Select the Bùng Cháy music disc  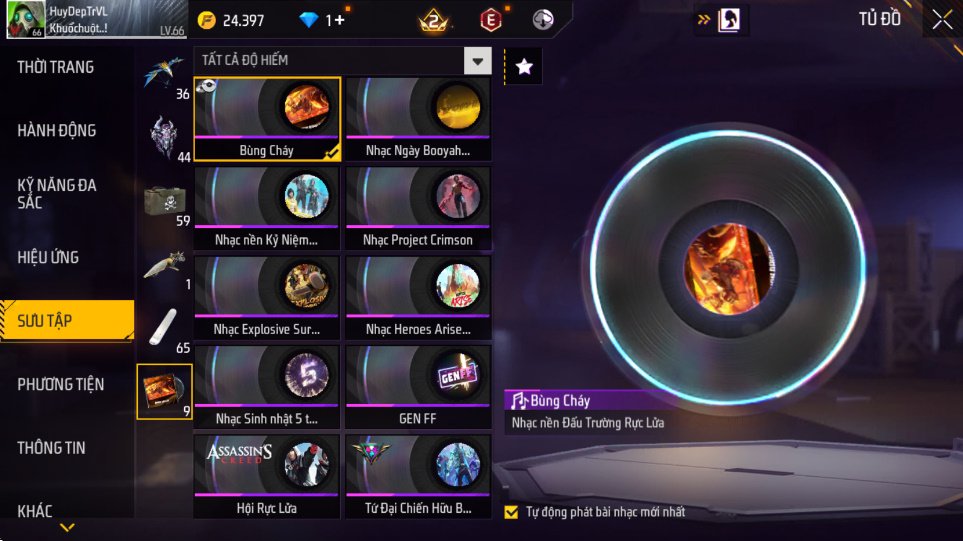pyautogui.click(x=267, y=119)
